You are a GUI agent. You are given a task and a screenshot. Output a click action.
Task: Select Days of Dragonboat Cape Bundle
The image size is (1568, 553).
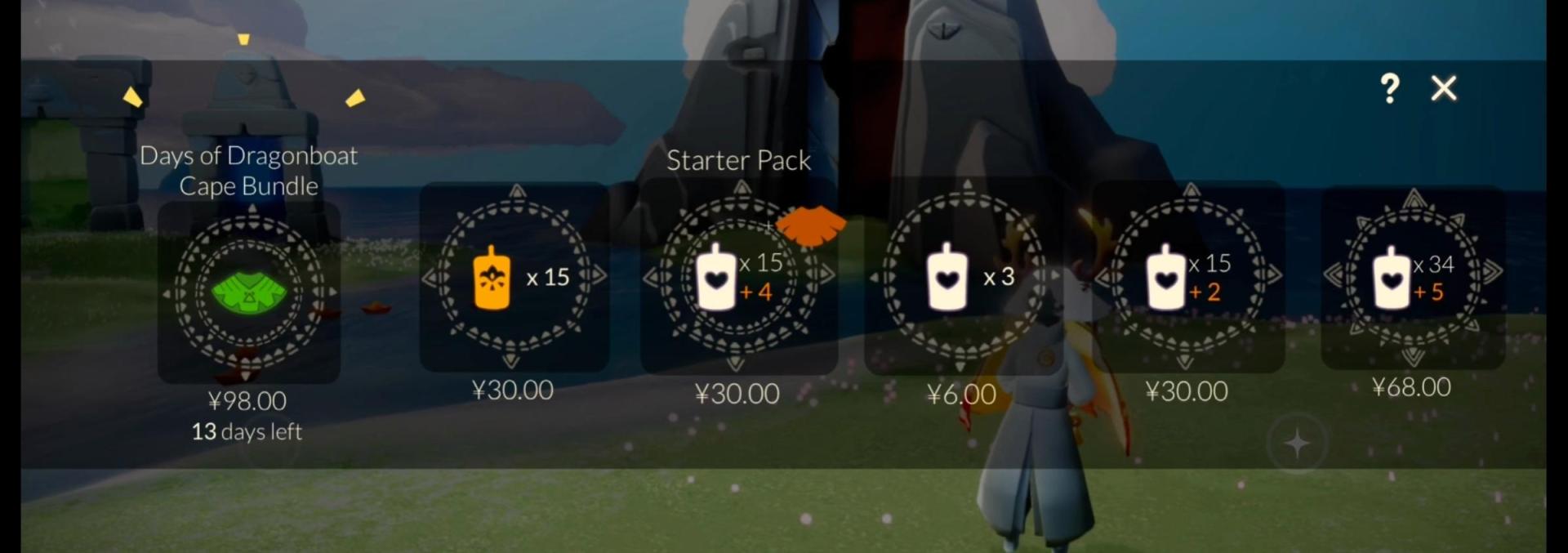pos(249,292)
